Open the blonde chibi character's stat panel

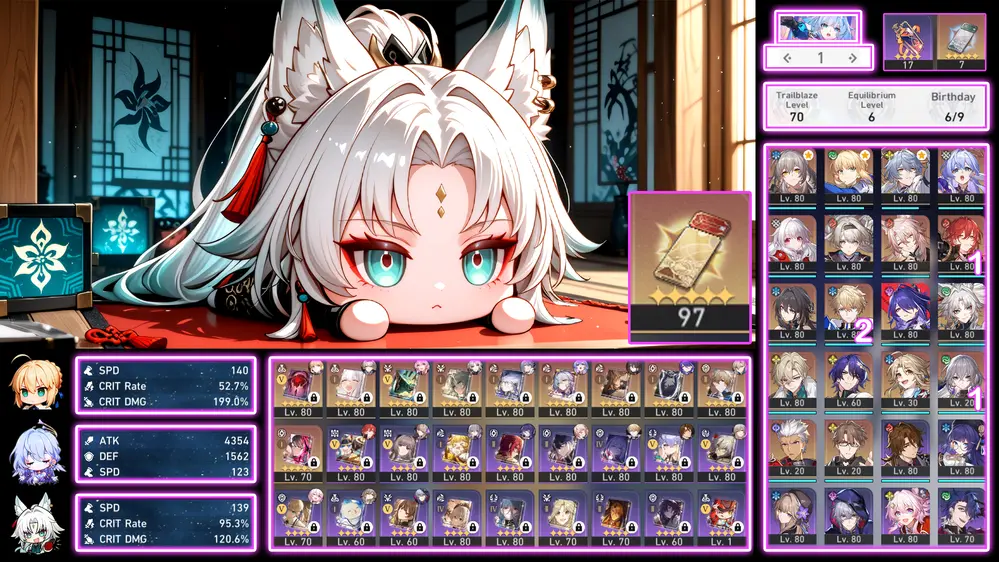click(x=165, y=386)
